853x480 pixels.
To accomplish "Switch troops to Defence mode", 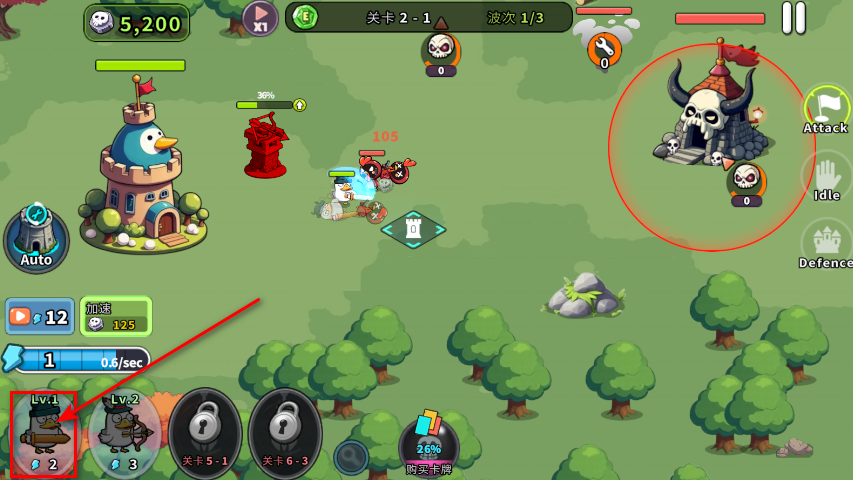I will 826,244.
